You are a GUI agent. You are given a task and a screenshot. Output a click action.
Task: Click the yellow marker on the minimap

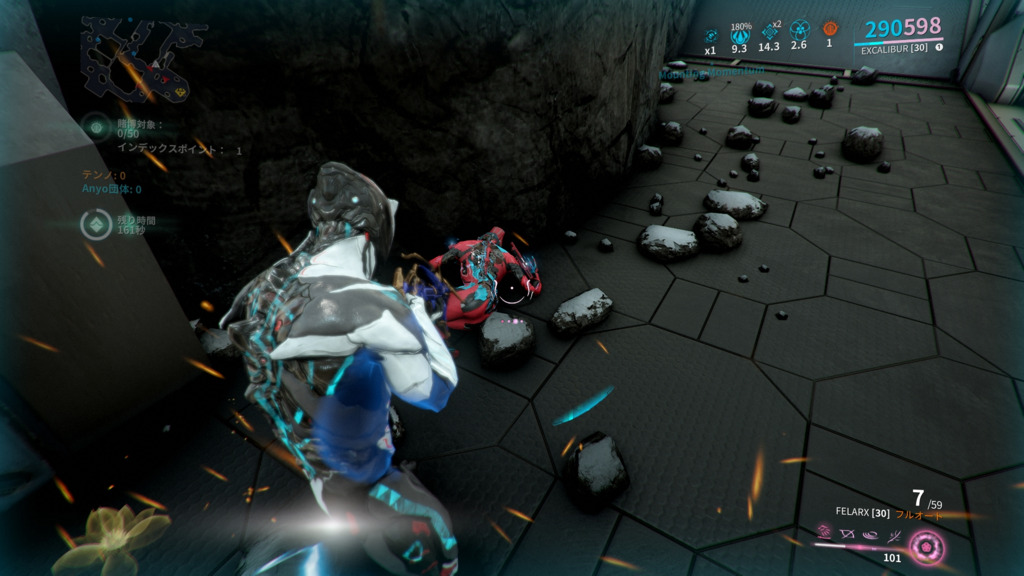[x=181, y=91]
